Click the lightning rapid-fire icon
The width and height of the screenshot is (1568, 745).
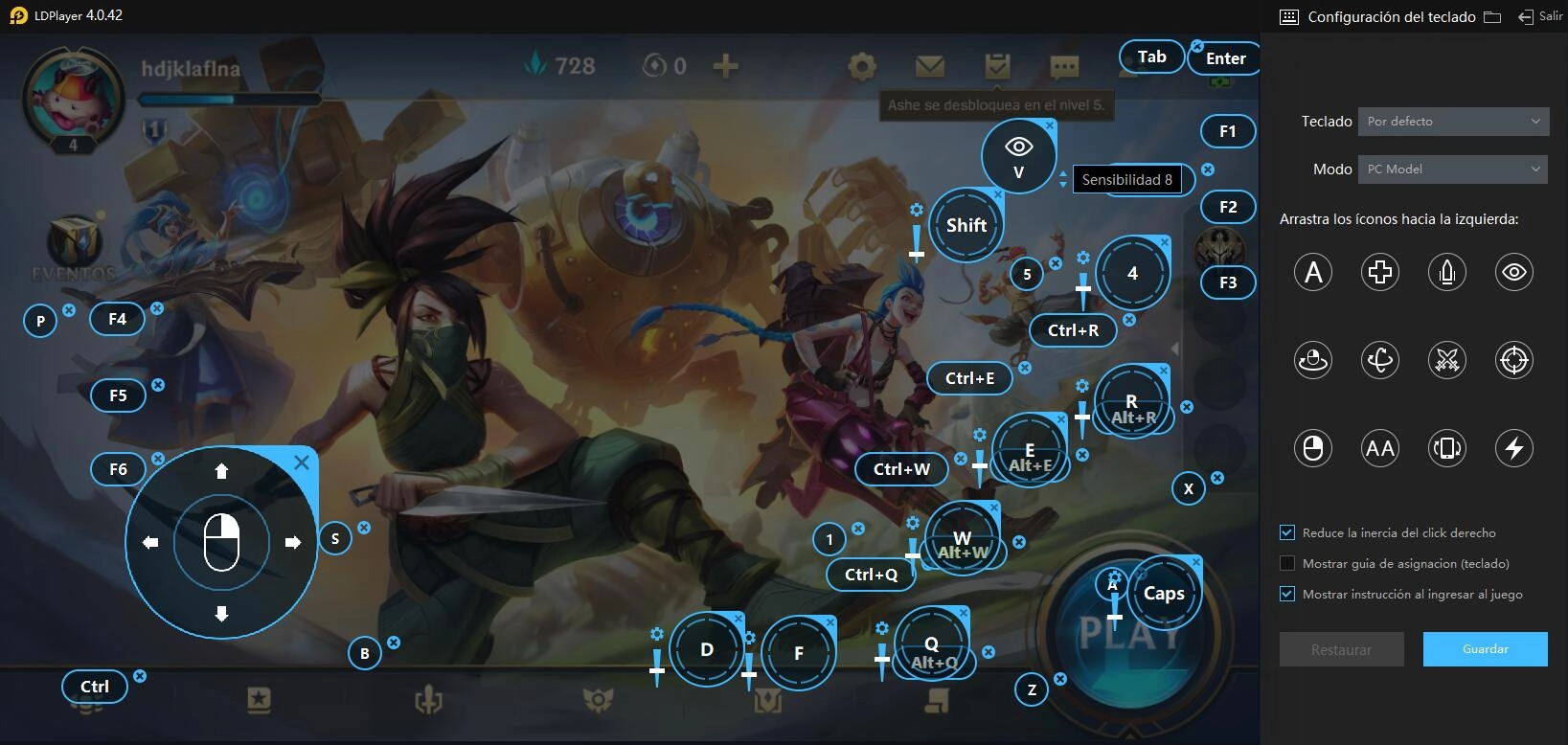[1513, 447]
